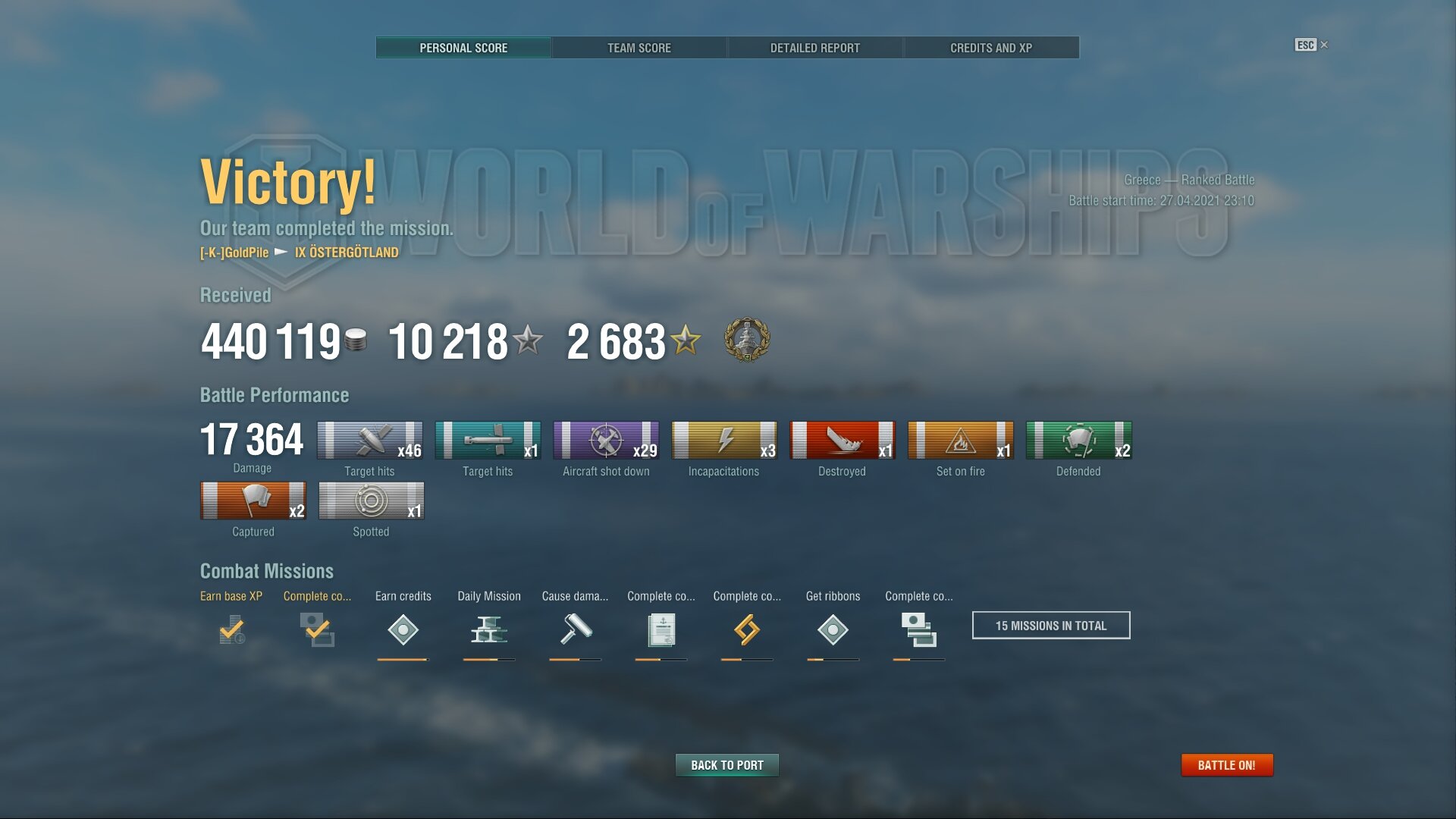Switch to the Team Score tab
Screen dimensions: 1456x819
pos(639,48)
